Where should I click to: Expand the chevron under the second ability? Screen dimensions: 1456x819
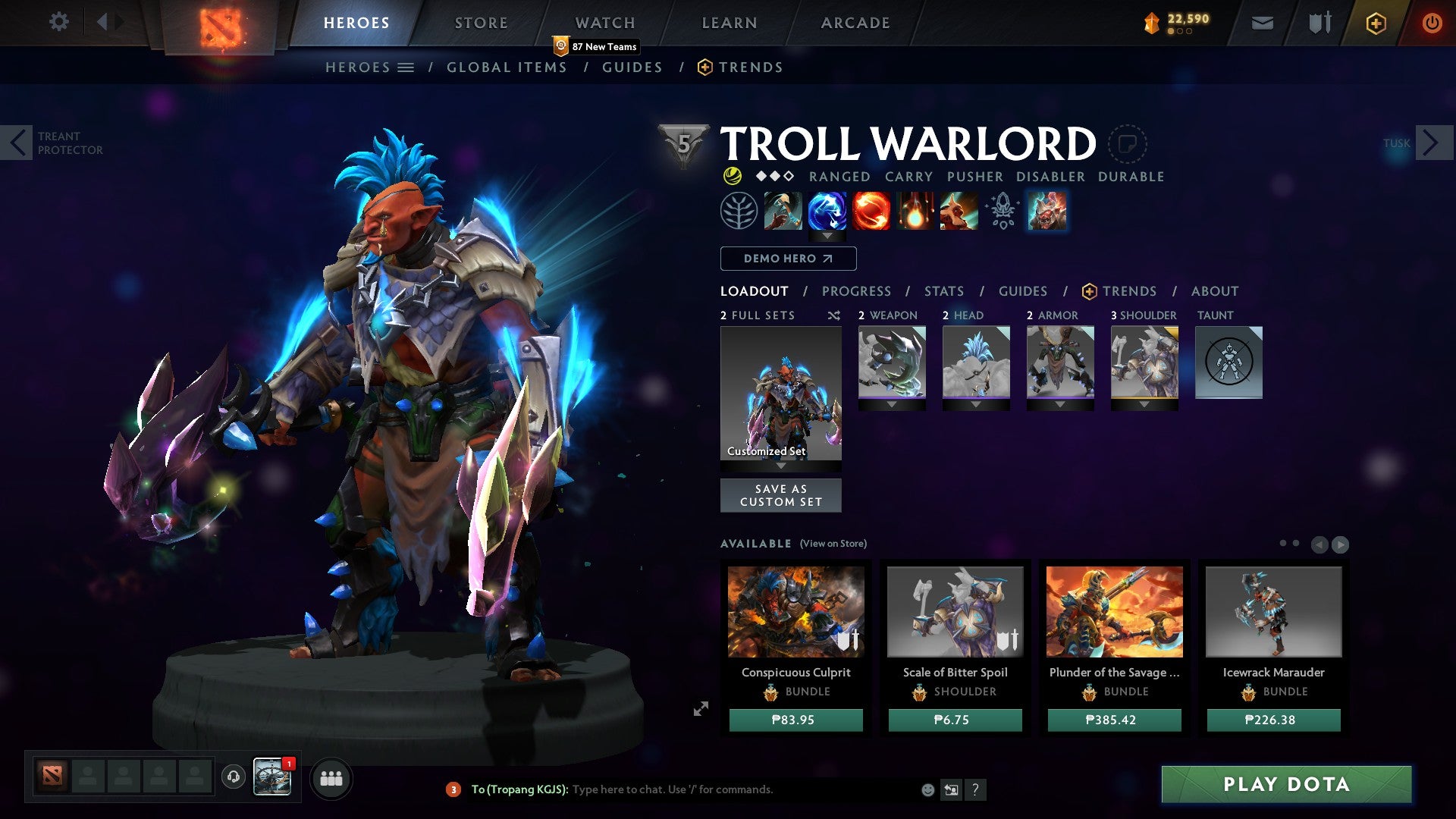827,235
